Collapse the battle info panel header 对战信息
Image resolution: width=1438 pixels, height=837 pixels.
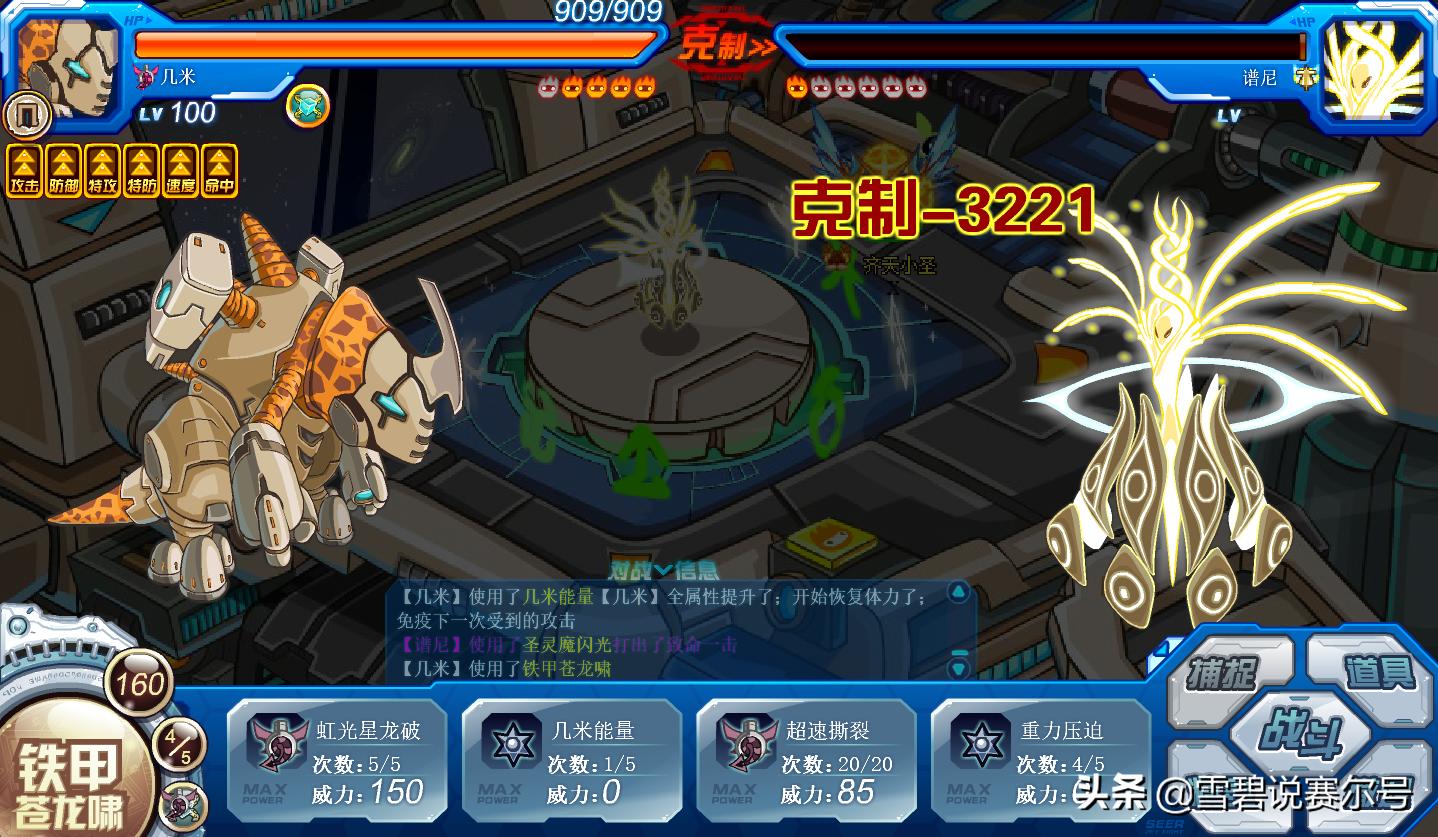[x=663, y=571]
